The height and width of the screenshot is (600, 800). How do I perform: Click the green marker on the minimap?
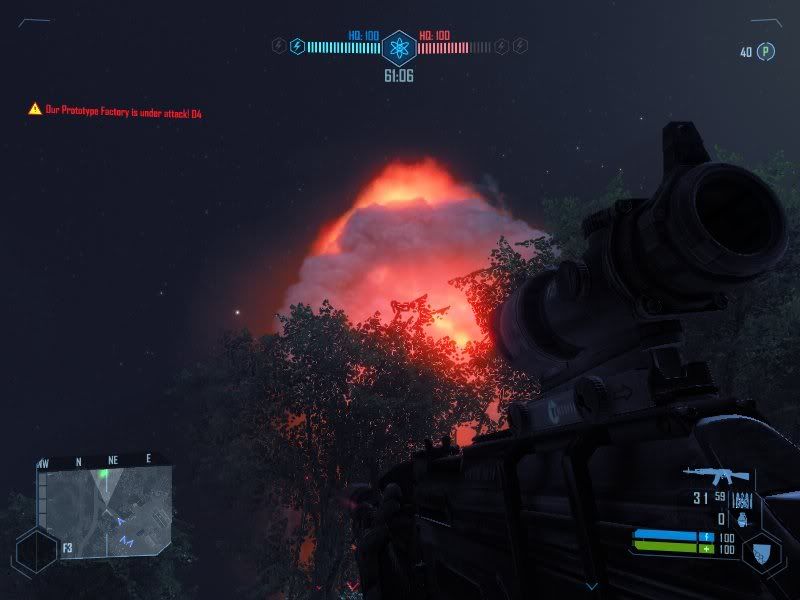click(x=103, y=473)
